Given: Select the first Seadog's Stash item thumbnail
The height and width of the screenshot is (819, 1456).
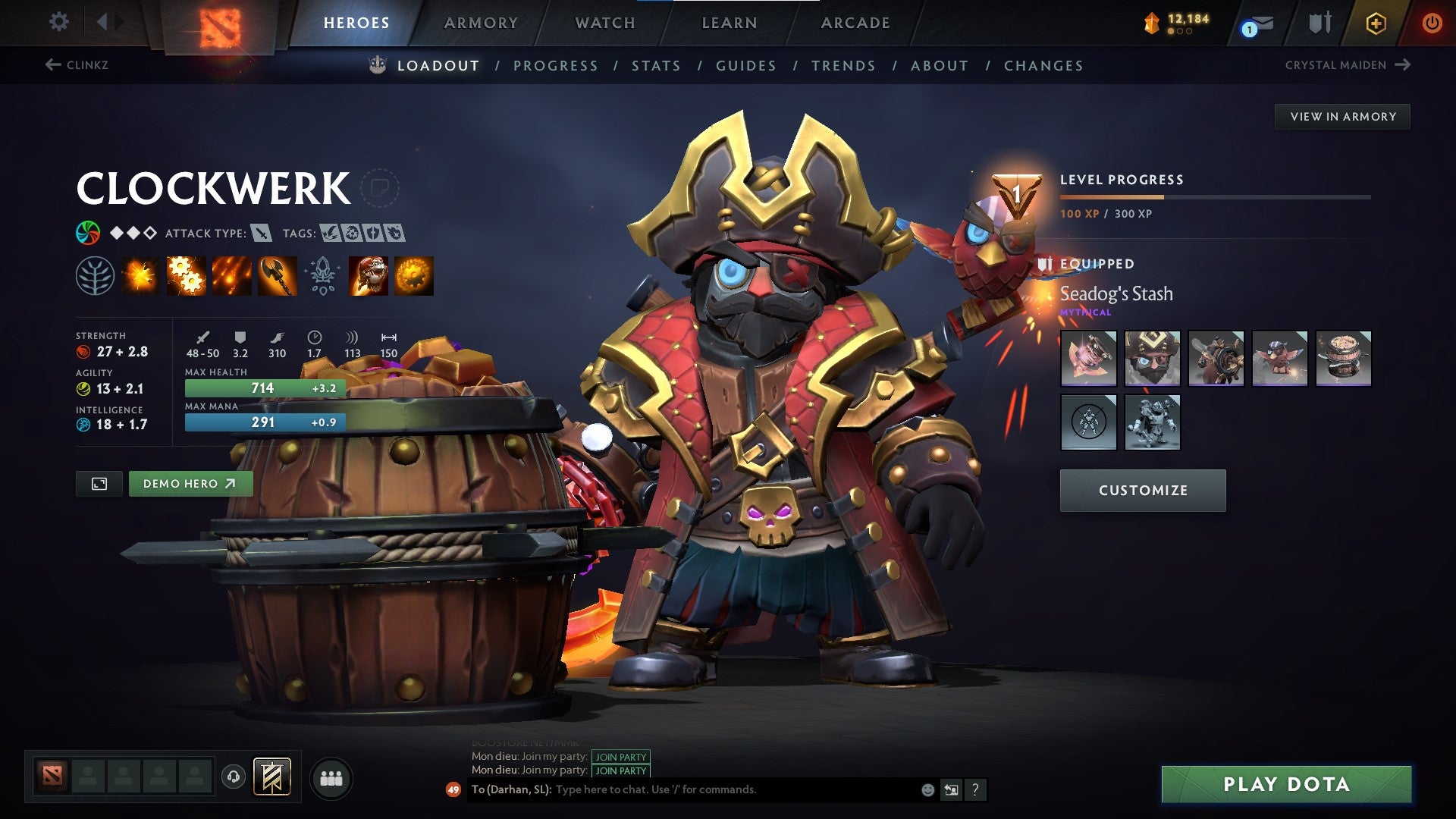Looking at the screenshot, I should [x=1088, y=359].
